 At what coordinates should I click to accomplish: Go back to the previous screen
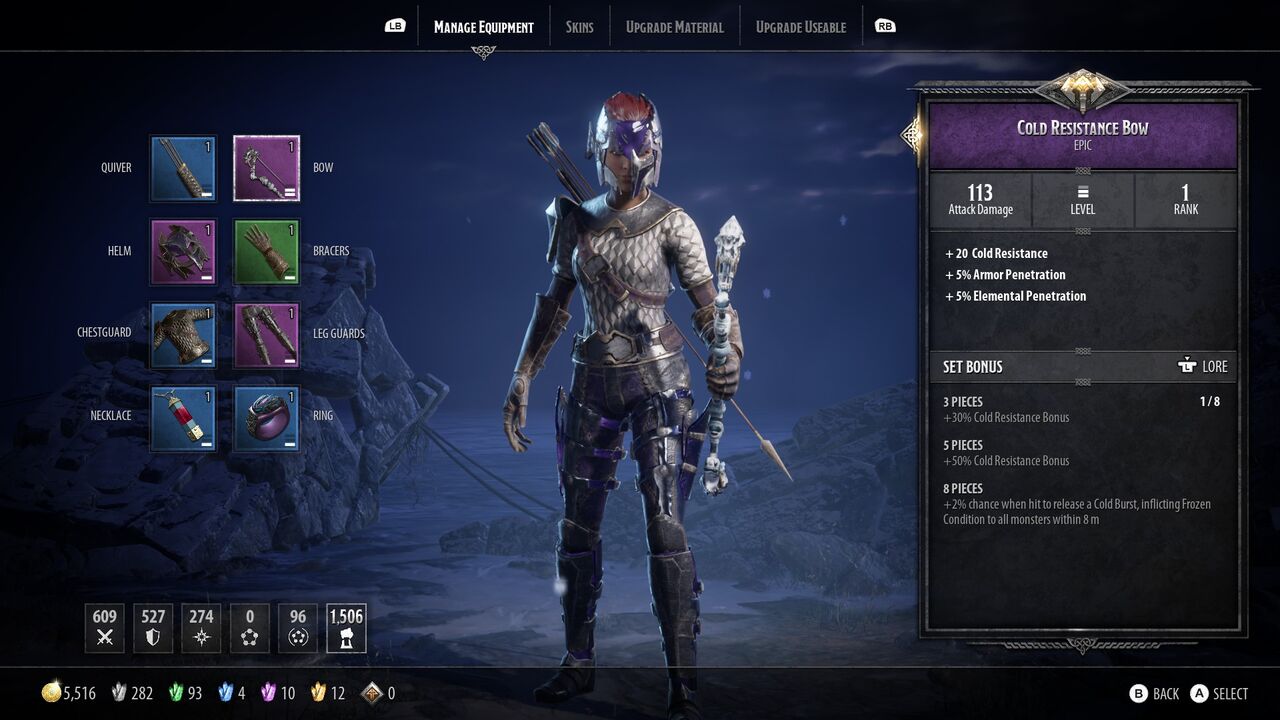[x=1154, y=693]
